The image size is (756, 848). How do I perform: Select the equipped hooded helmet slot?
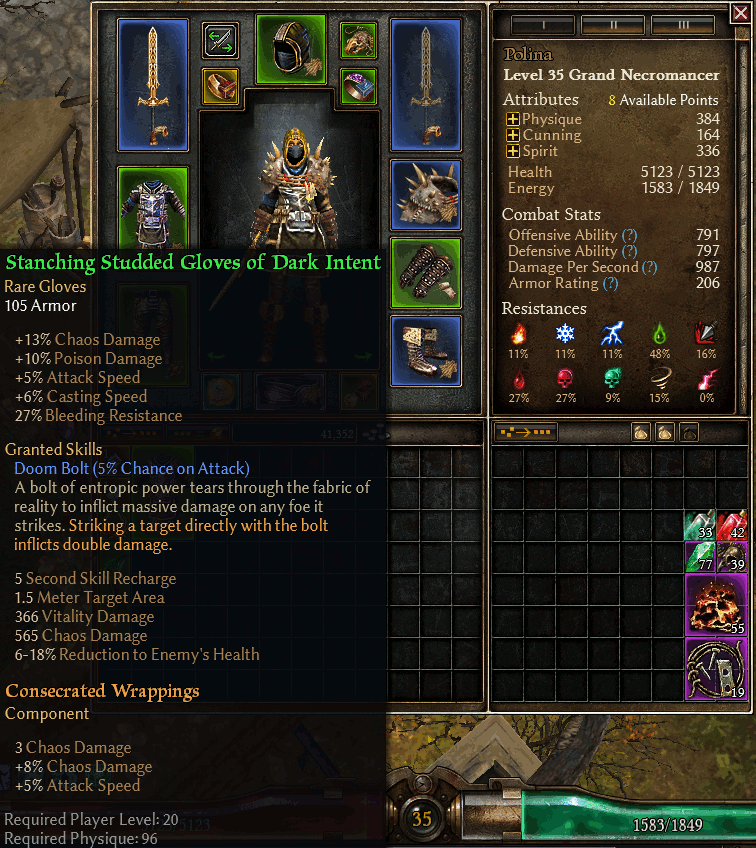tap(291, 47)
